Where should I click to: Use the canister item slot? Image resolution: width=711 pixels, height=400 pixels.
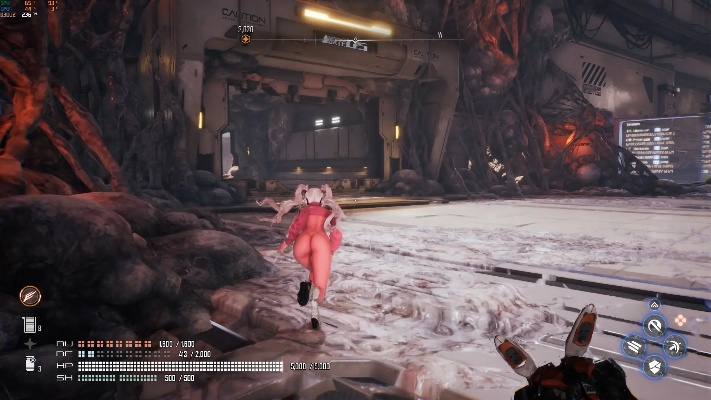[x=30, y=364]
